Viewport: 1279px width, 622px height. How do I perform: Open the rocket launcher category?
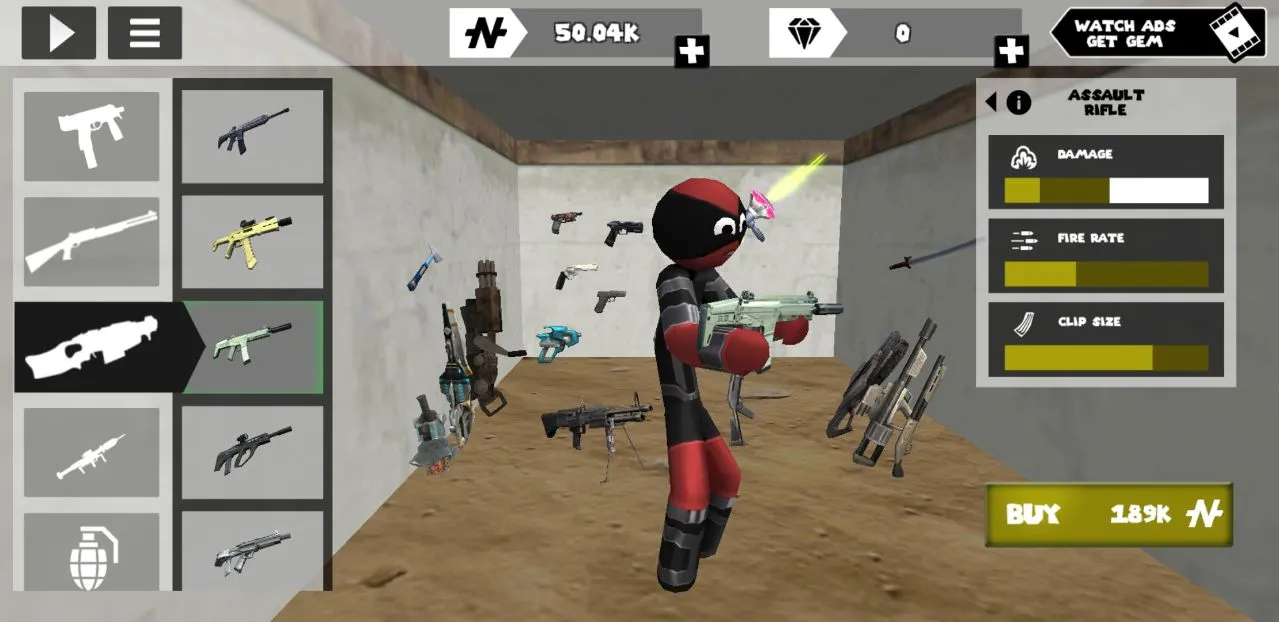91,452
